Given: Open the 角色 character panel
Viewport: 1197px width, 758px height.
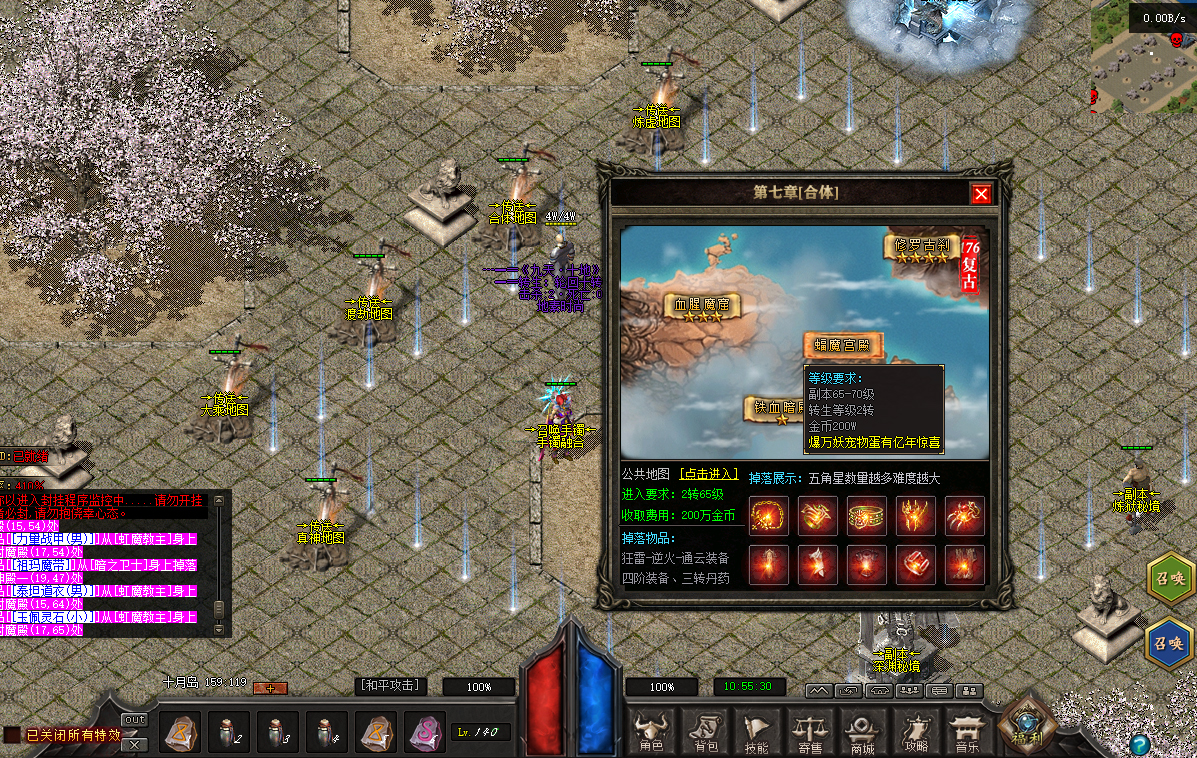Looking at the screenshot, I should [652, 732].
